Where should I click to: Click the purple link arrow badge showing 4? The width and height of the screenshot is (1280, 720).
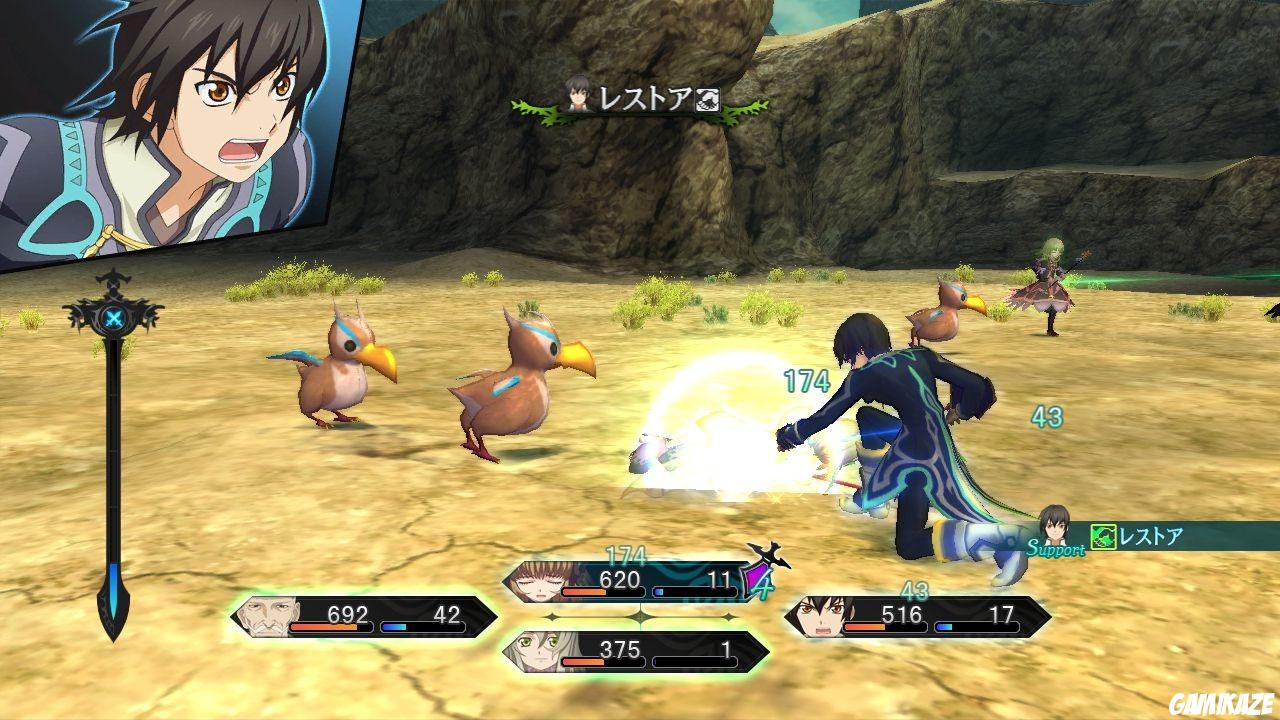[x=757, y=578]
